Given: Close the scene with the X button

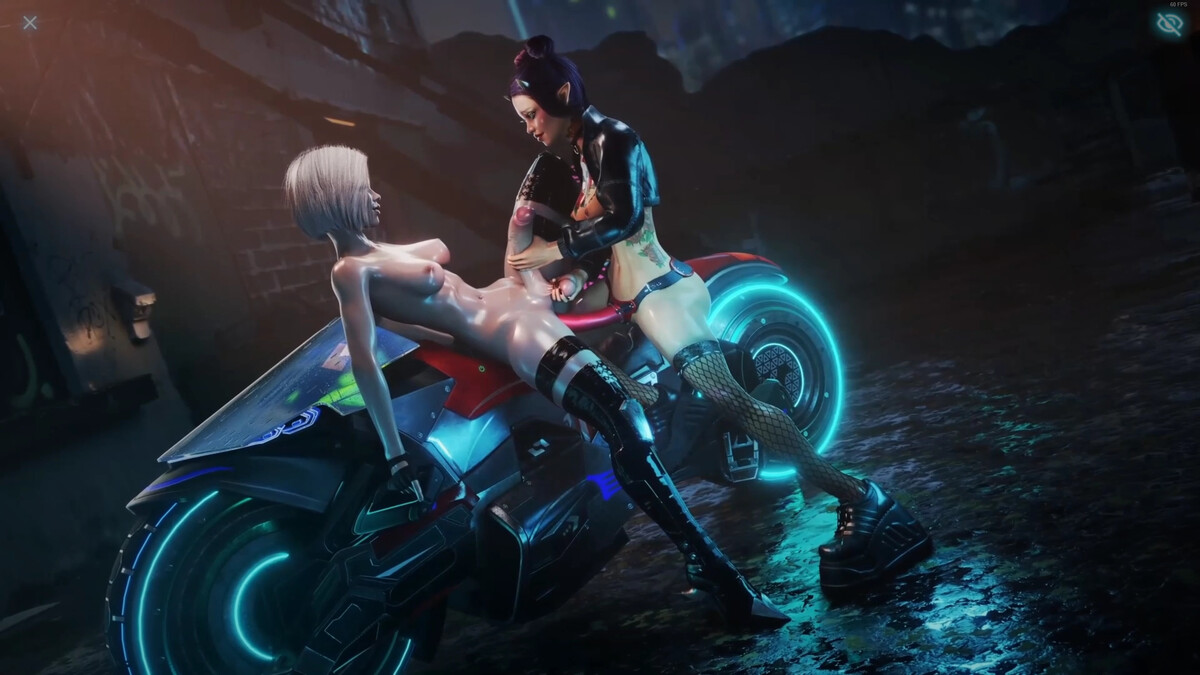Looking at the screenshot, I should [30, 23].
